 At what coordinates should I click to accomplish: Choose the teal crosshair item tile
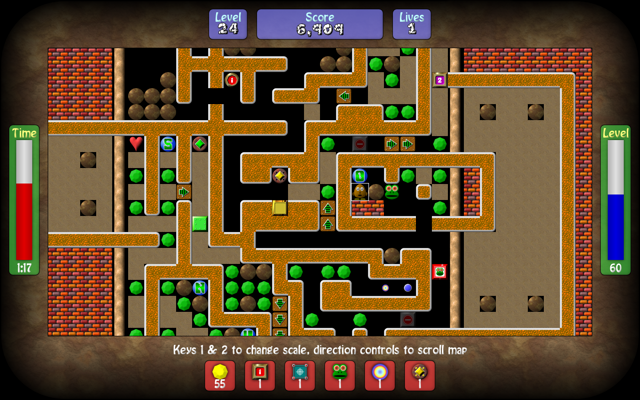pyautogui.click(x=300, y=375)
